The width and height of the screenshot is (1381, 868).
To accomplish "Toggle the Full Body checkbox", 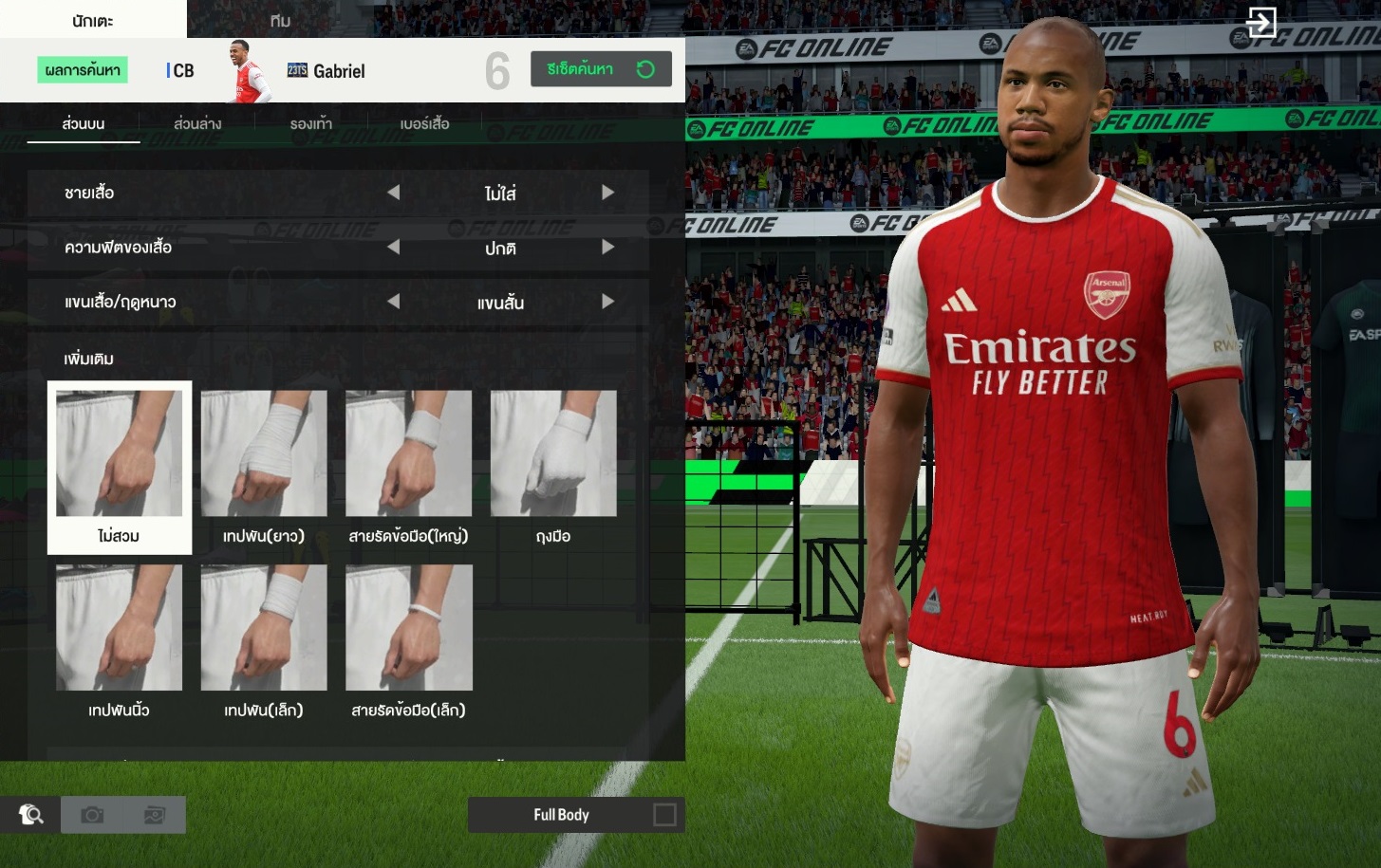I will tap(664, 815).
